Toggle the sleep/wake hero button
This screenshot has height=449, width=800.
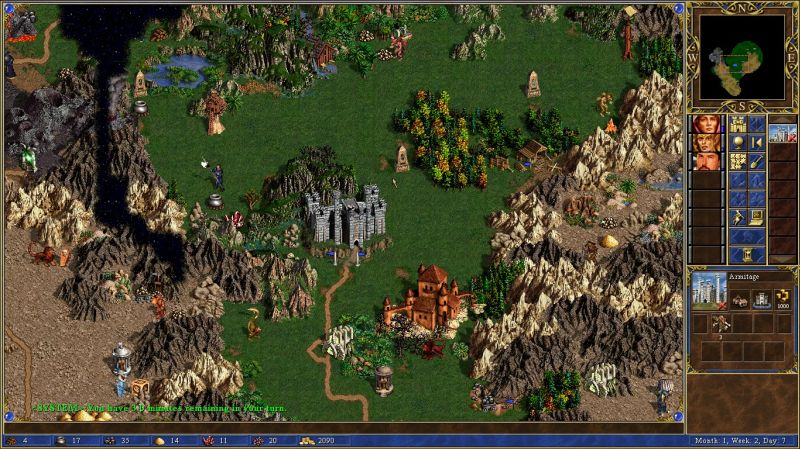click(756, 143)
